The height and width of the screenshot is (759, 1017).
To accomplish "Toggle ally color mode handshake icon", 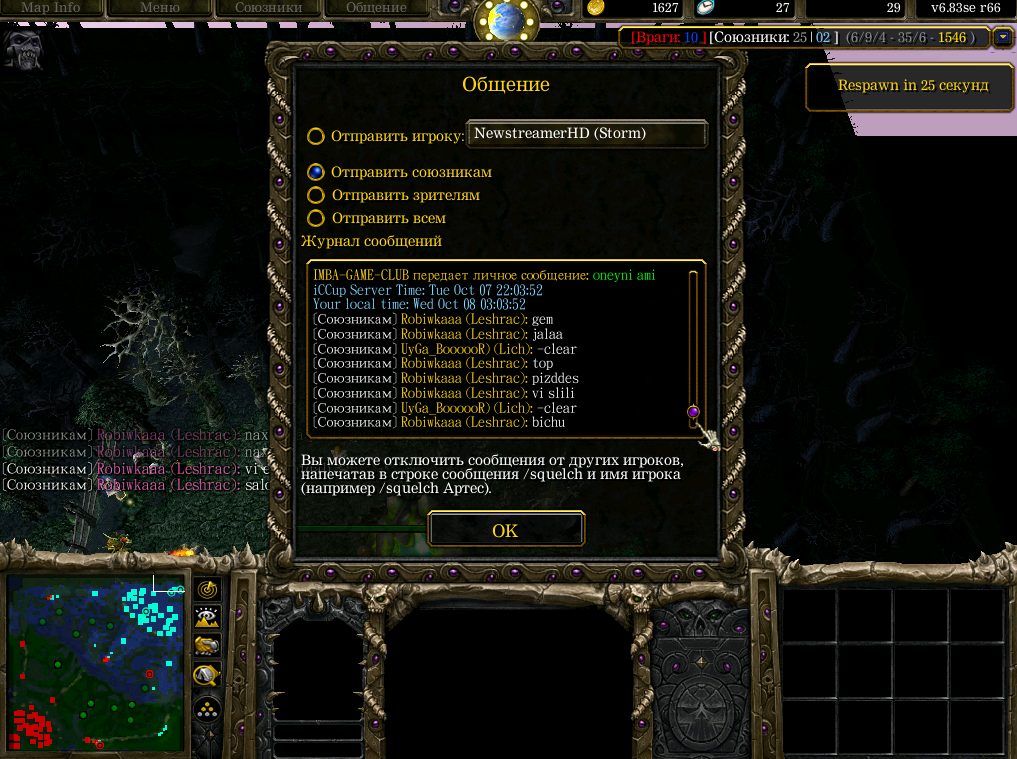I will click(208, 645).
